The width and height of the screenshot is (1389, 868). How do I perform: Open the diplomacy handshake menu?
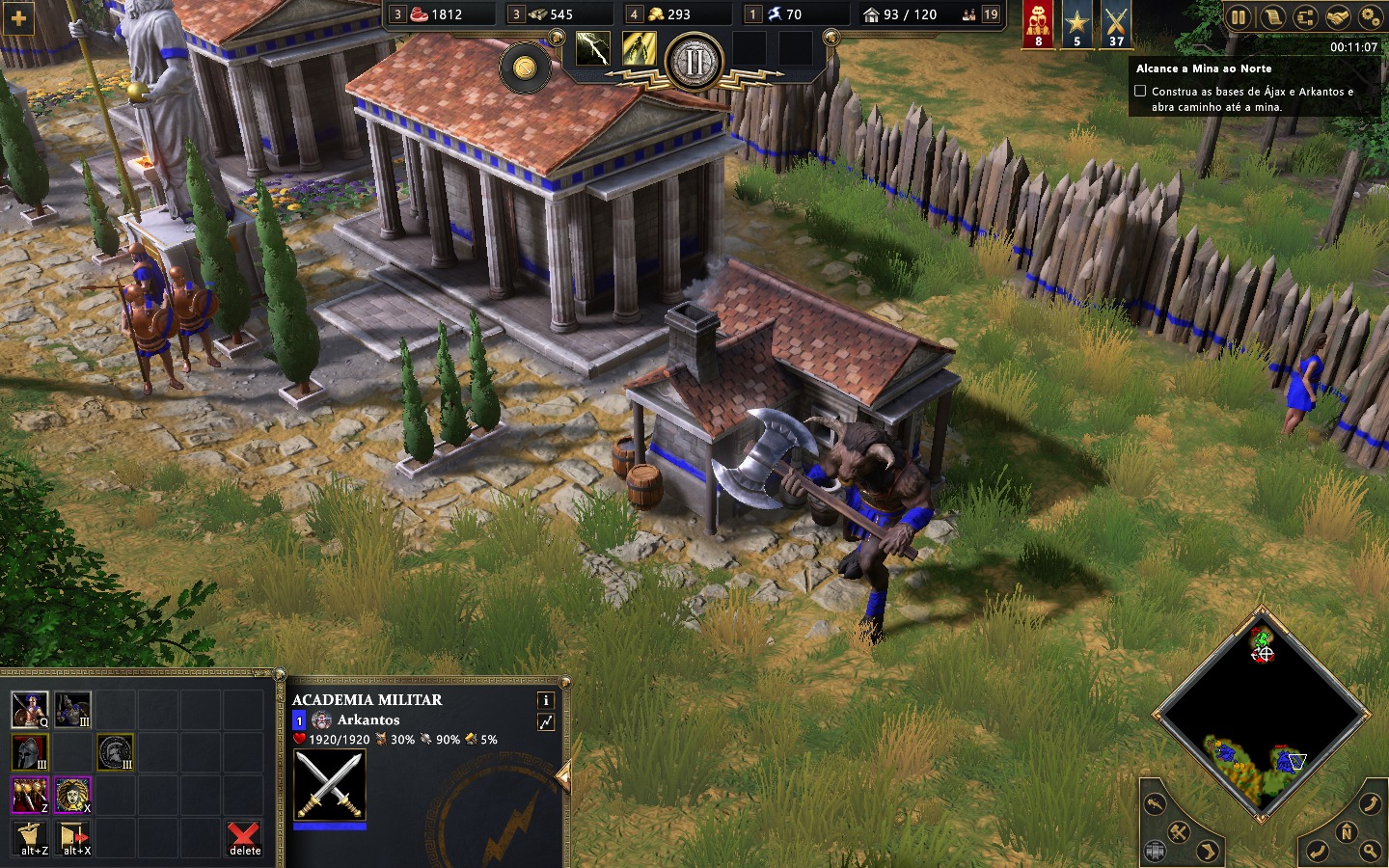tap(1337, 16)
